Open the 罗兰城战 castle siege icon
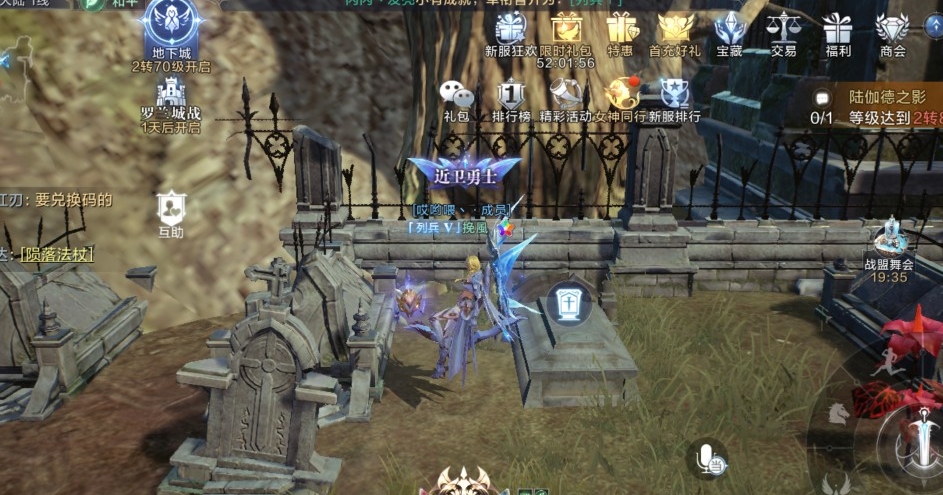 click(x=171, y=96)
